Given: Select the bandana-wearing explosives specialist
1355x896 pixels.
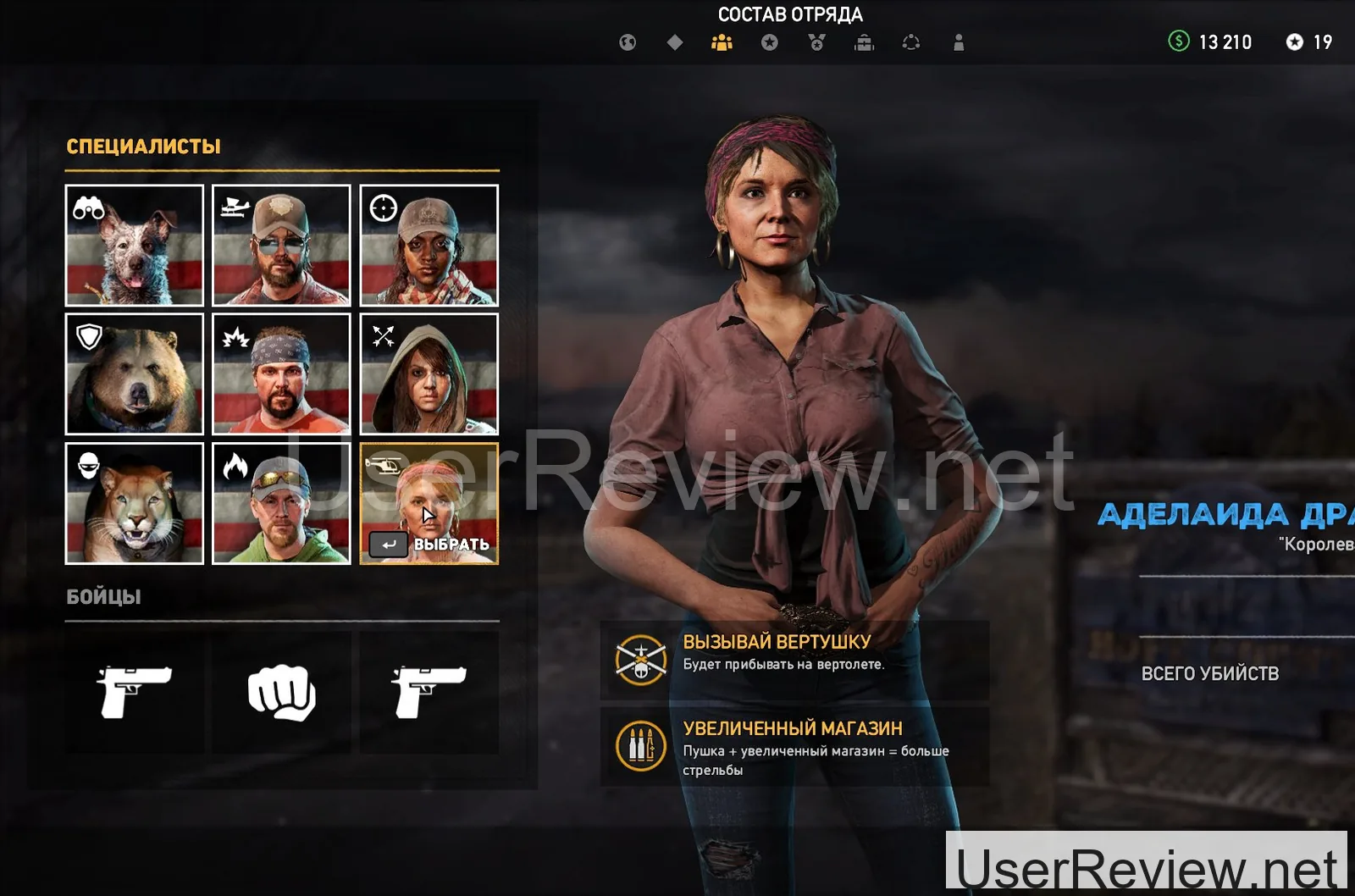Looking at the screenshot, I should 281,373.
